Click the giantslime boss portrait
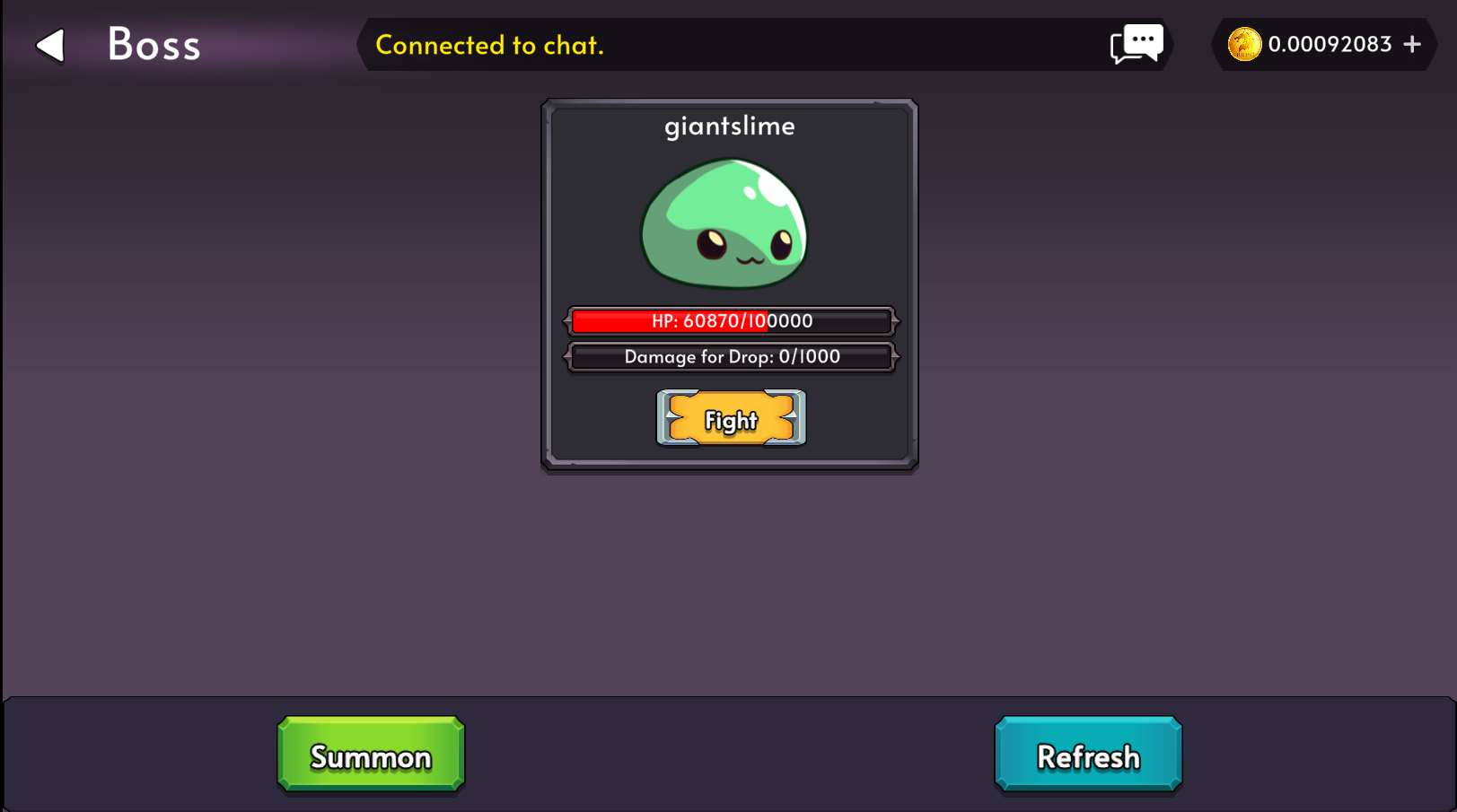The width and height of the screenshot is (1457, 812). [725, 224]
